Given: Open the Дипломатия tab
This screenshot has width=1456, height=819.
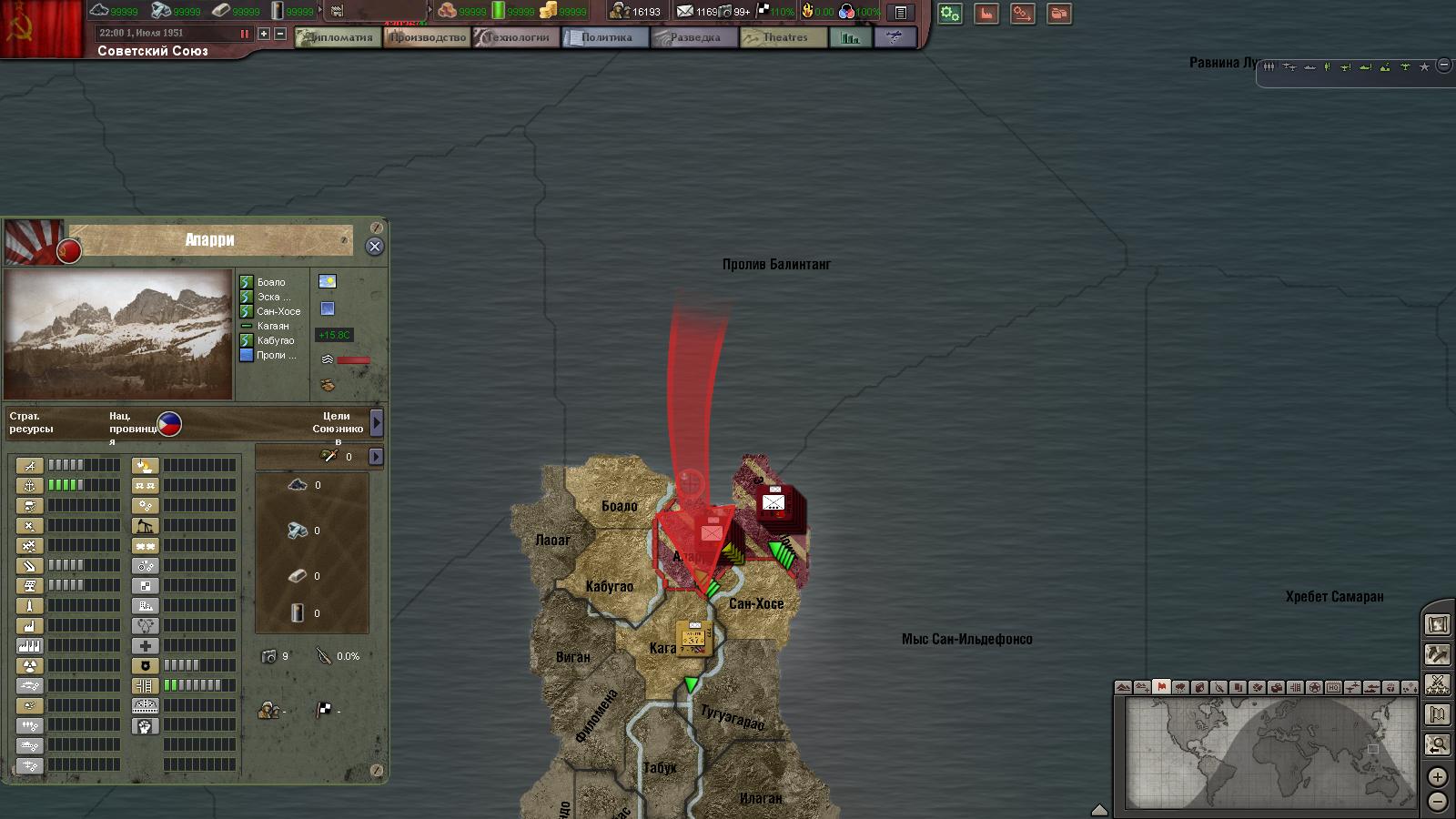Looking at the screenshot, I should (x=339, y=37).
